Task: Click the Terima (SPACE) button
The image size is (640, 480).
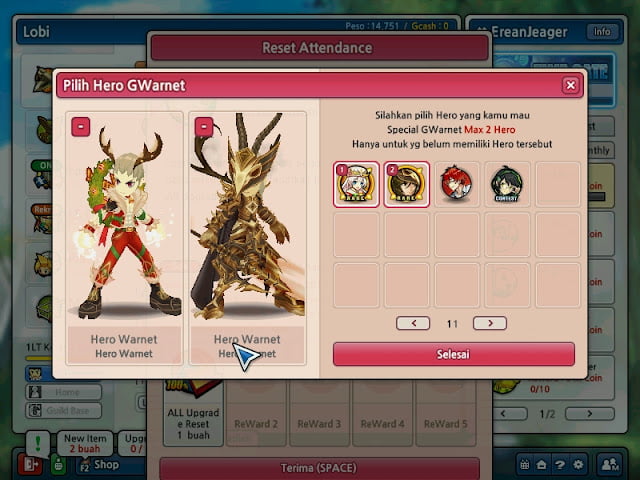Action: click(319, 468)
